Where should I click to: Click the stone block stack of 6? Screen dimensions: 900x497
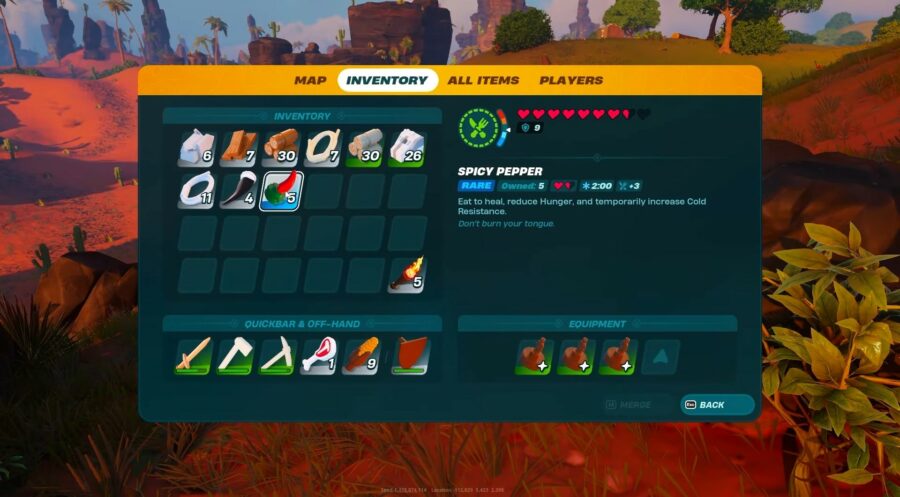coord(197,148)
